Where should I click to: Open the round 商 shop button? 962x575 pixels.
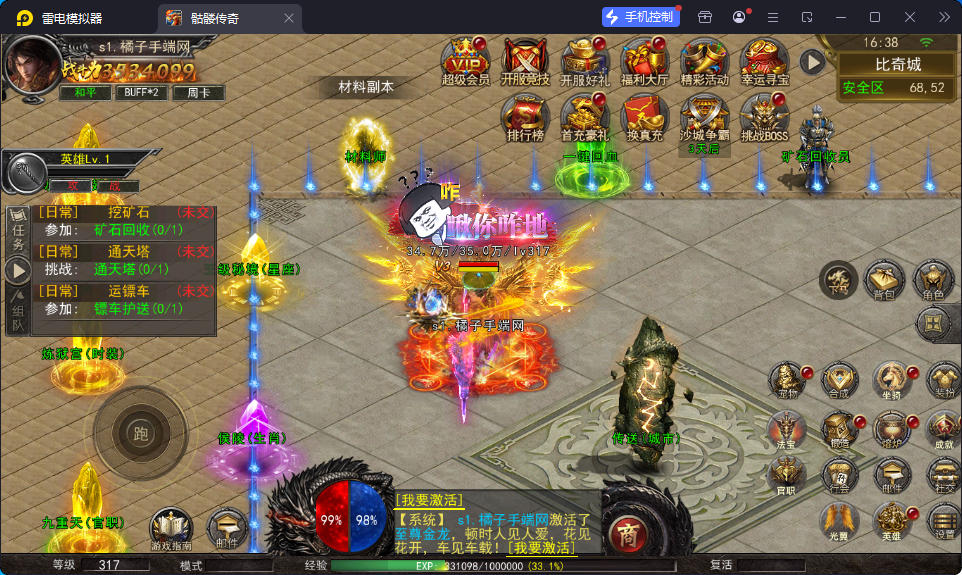pos(626,530)
